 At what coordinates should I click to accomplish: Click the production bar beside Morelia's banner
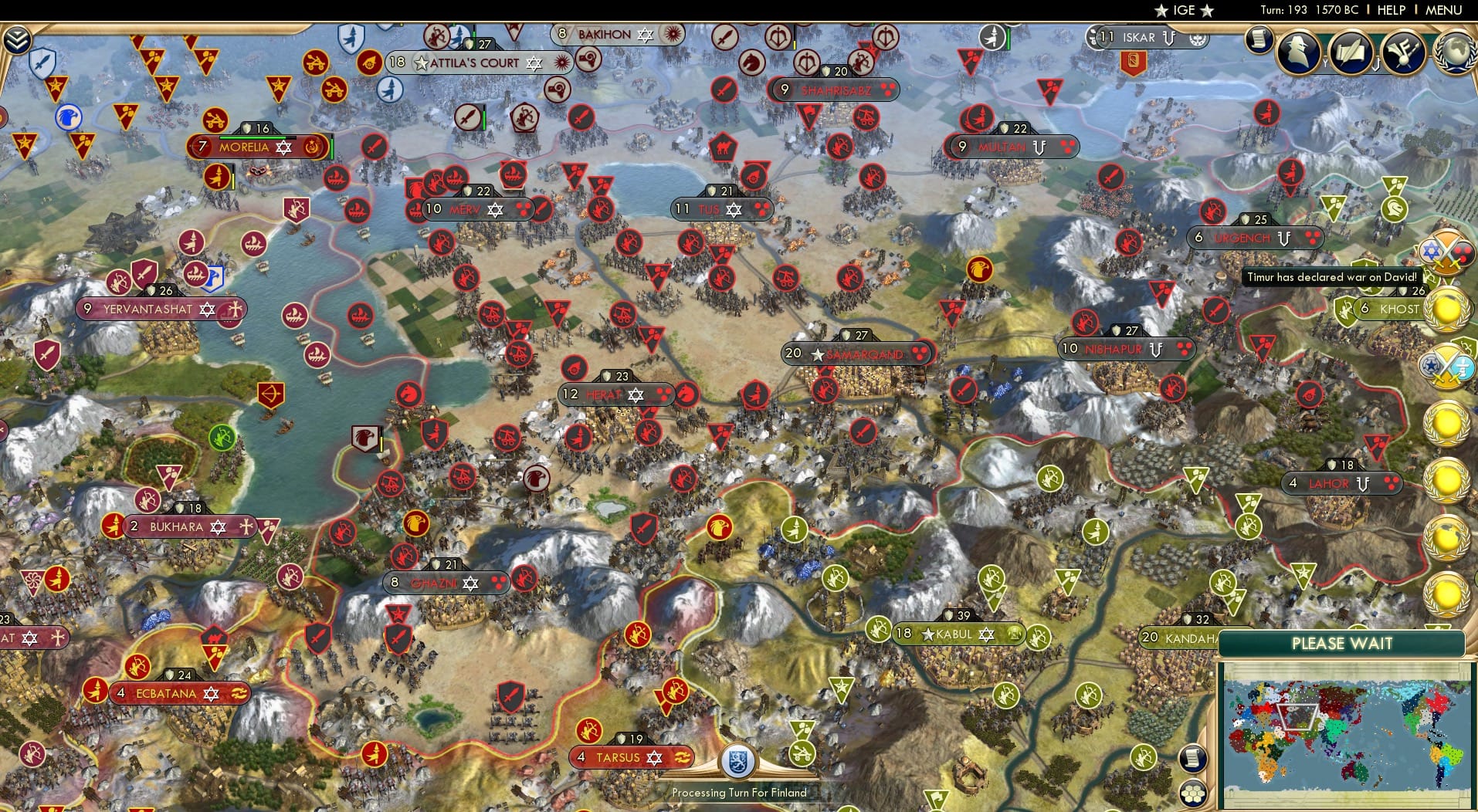(x=331, y=147)
